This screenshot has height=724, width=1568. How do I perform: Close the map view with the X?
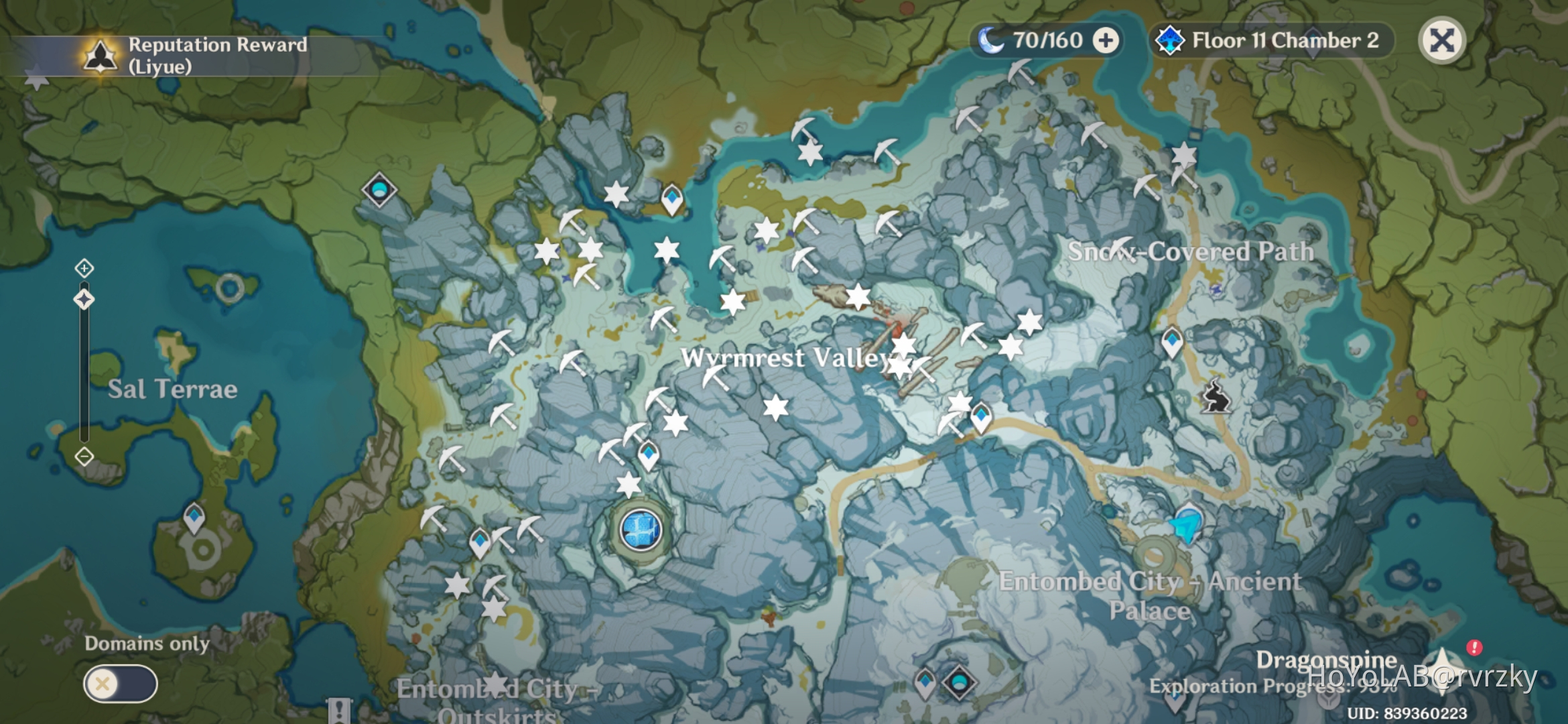[1441, 40]
